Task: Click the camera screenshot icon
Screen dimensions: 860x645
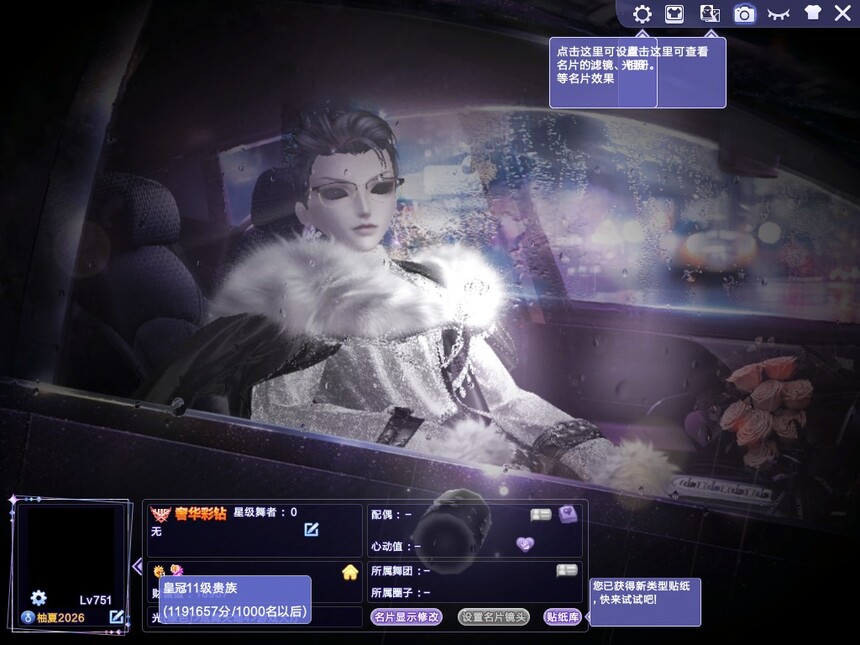Action: [743, 14]
